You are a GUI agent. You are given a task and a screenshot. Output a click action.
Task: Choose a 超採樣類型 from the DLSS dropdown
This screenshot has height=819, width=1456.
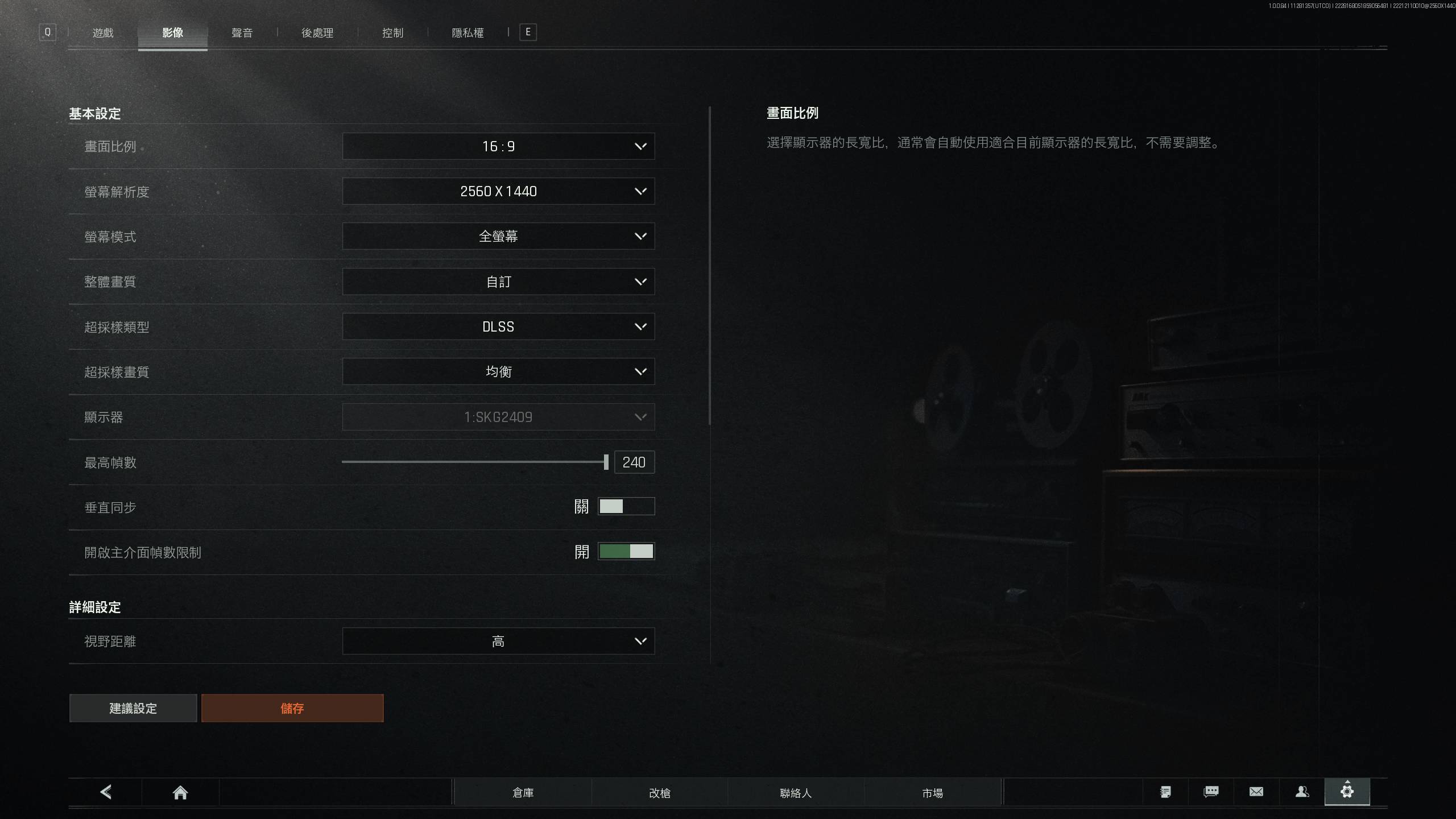[498, 326]
